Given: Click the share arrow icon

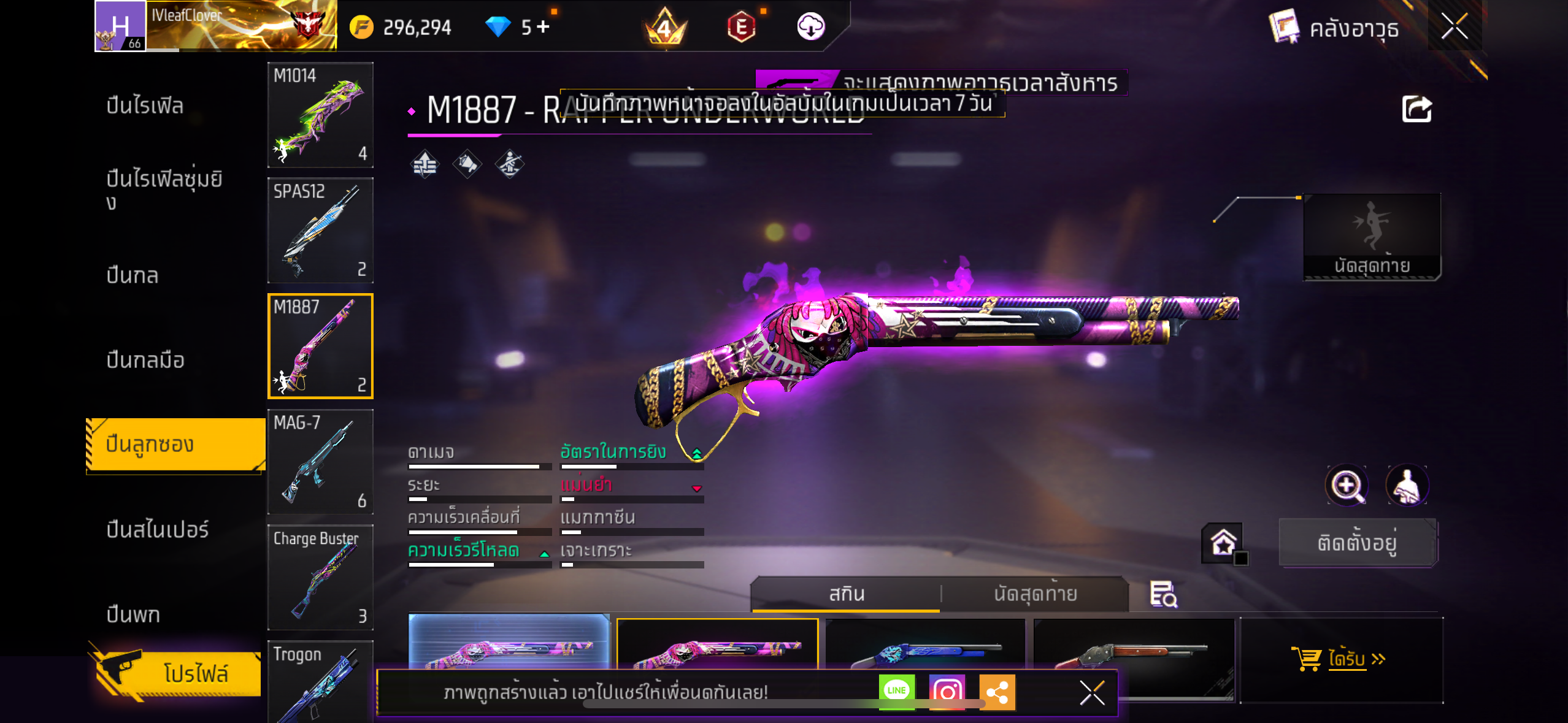Looking at the screenshot, I should [1416, 110].
